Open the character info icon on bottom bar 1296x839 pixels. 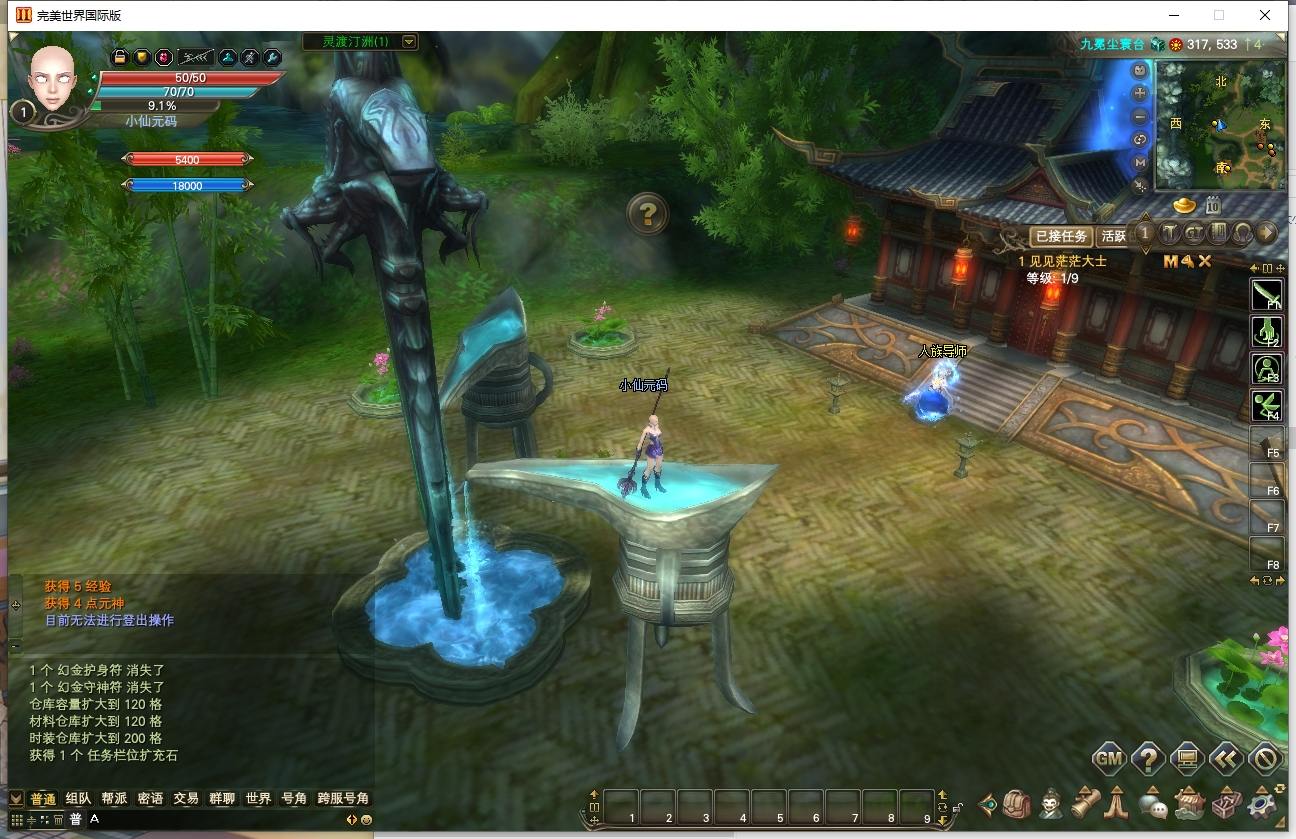click(1050, 805)
